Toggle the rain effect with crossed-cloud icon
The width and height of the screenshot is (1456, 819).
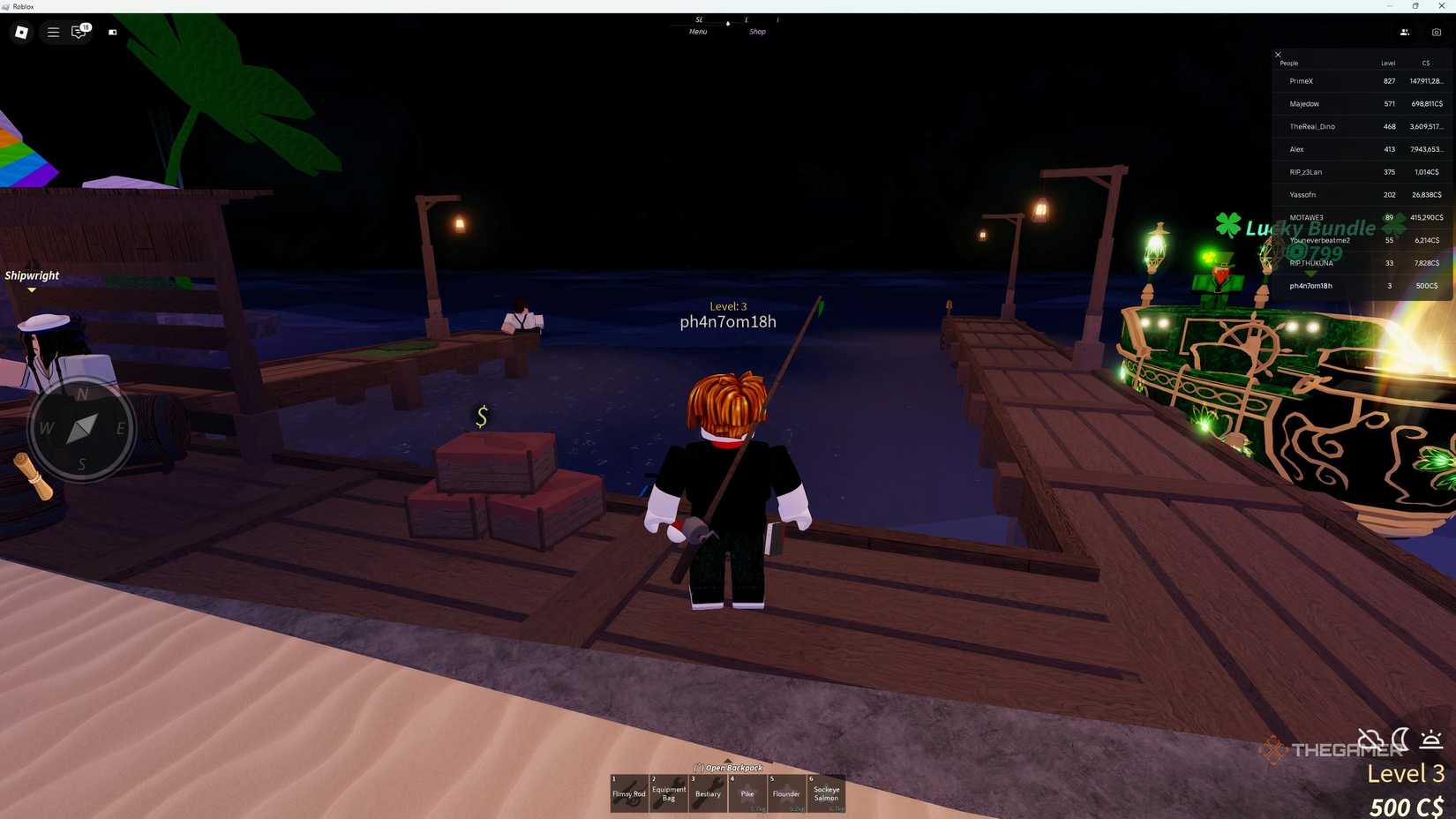pyautogui.click(x=1369, y=740)
